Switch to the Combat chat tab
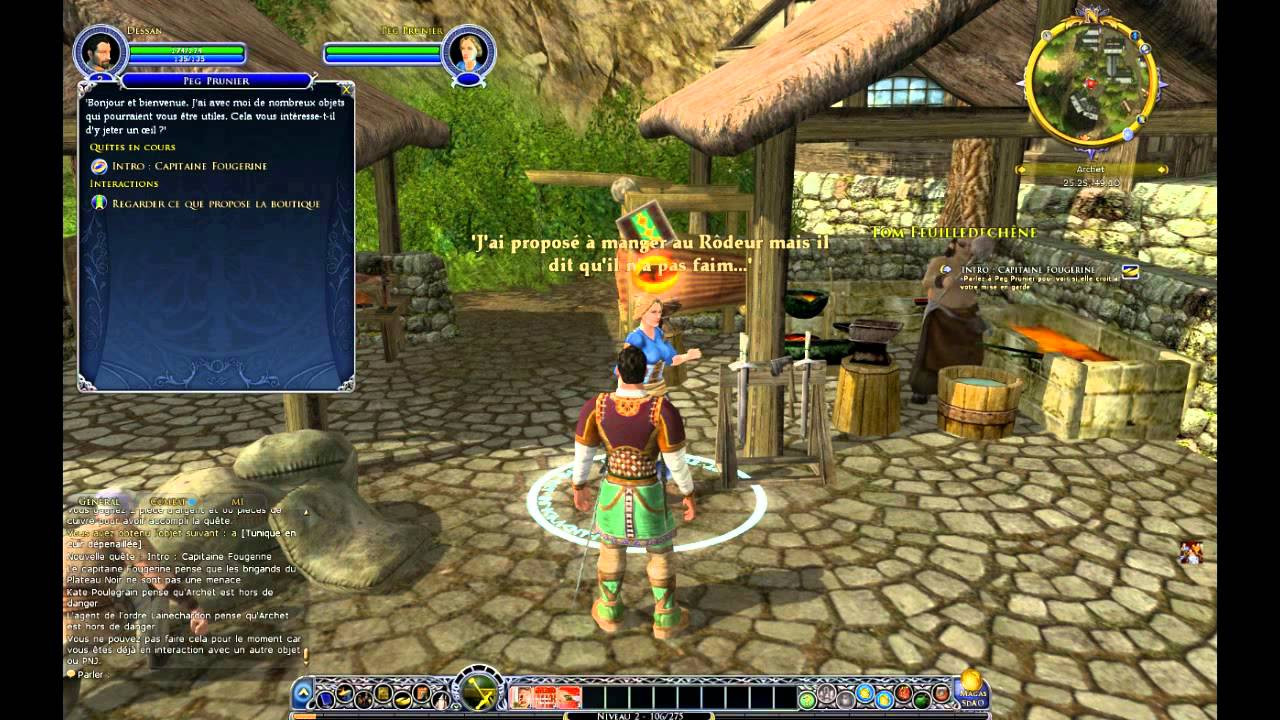The image size is (1280, 720). [x=167, y=501]
